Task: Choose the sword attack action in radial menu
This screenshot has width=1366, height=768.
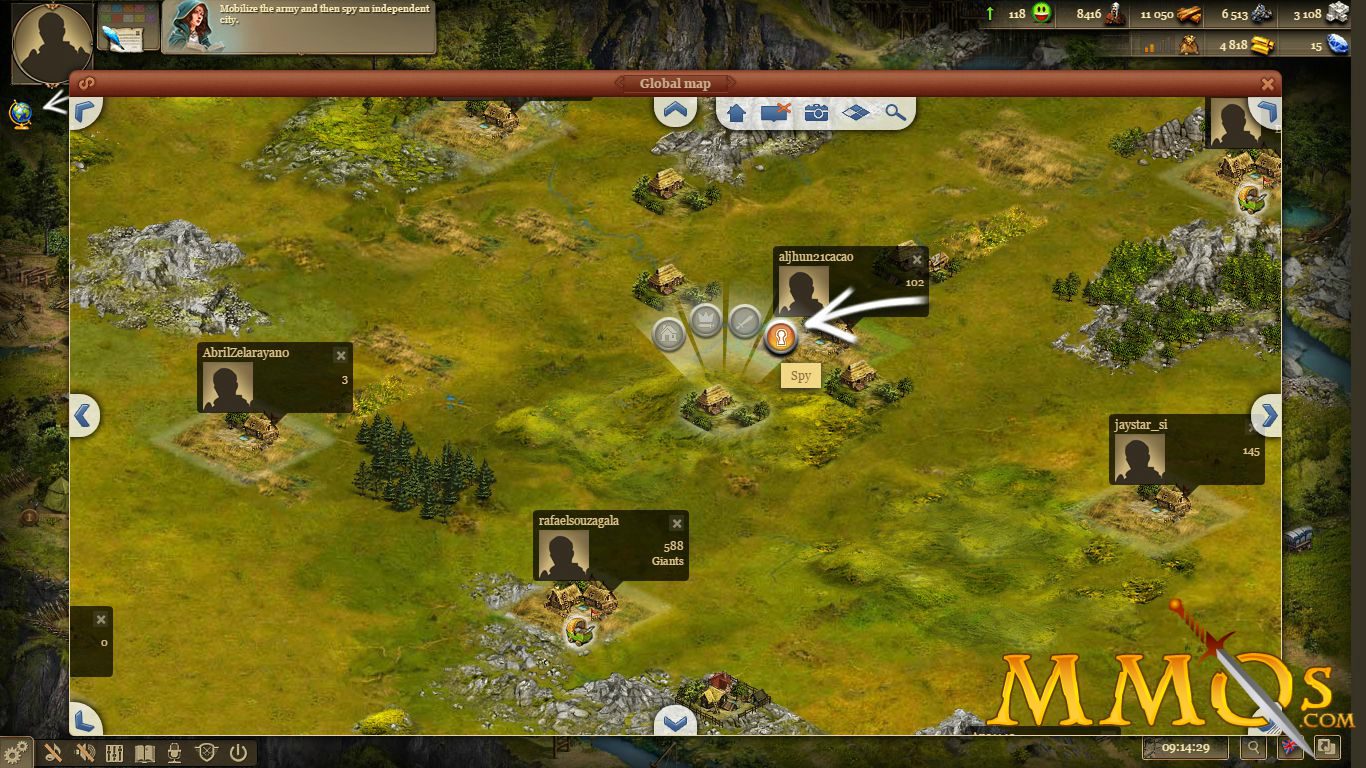Action: [744, 322]
